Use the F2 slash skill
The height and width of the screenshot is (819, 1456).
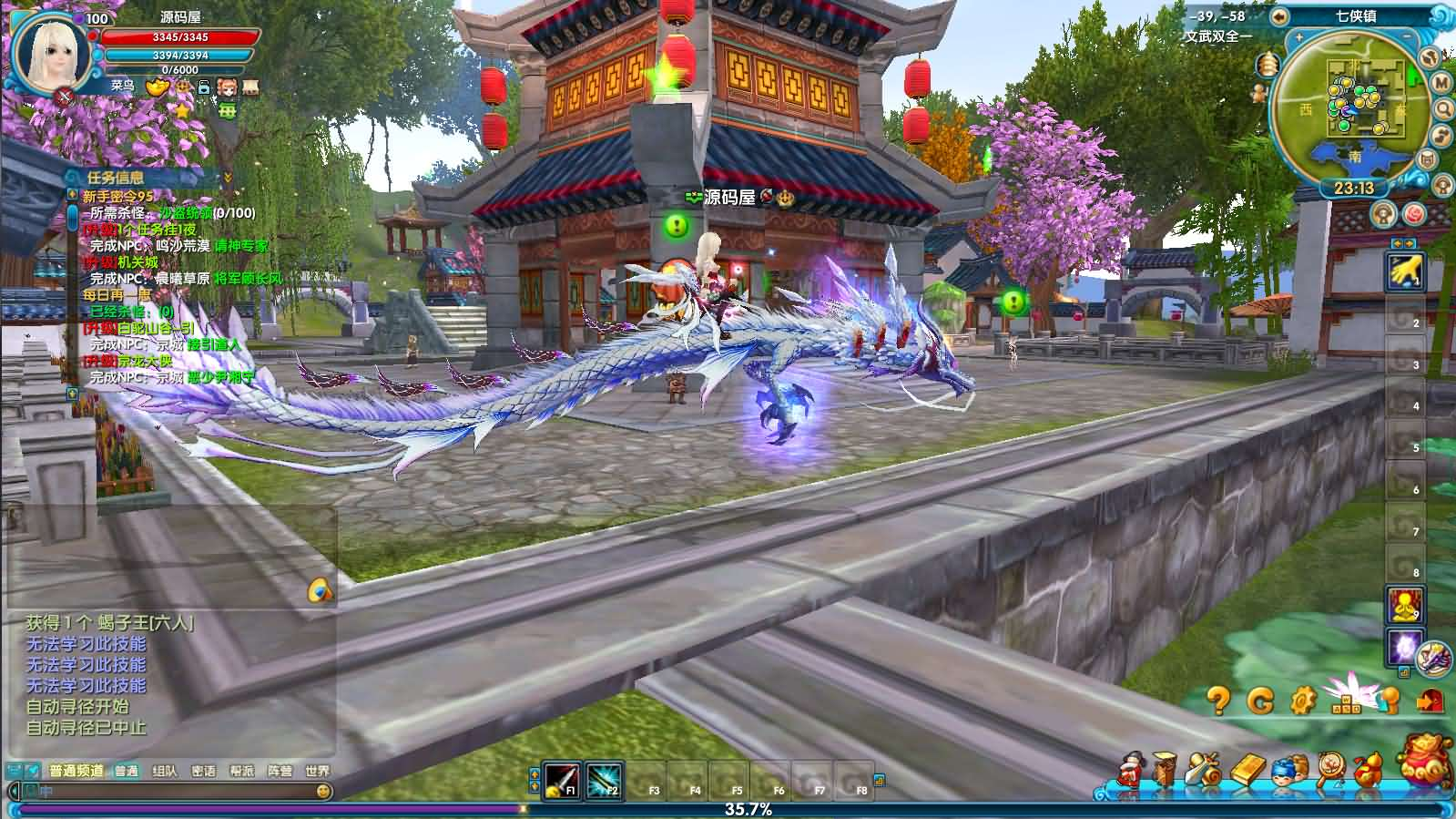click(603, 781)
